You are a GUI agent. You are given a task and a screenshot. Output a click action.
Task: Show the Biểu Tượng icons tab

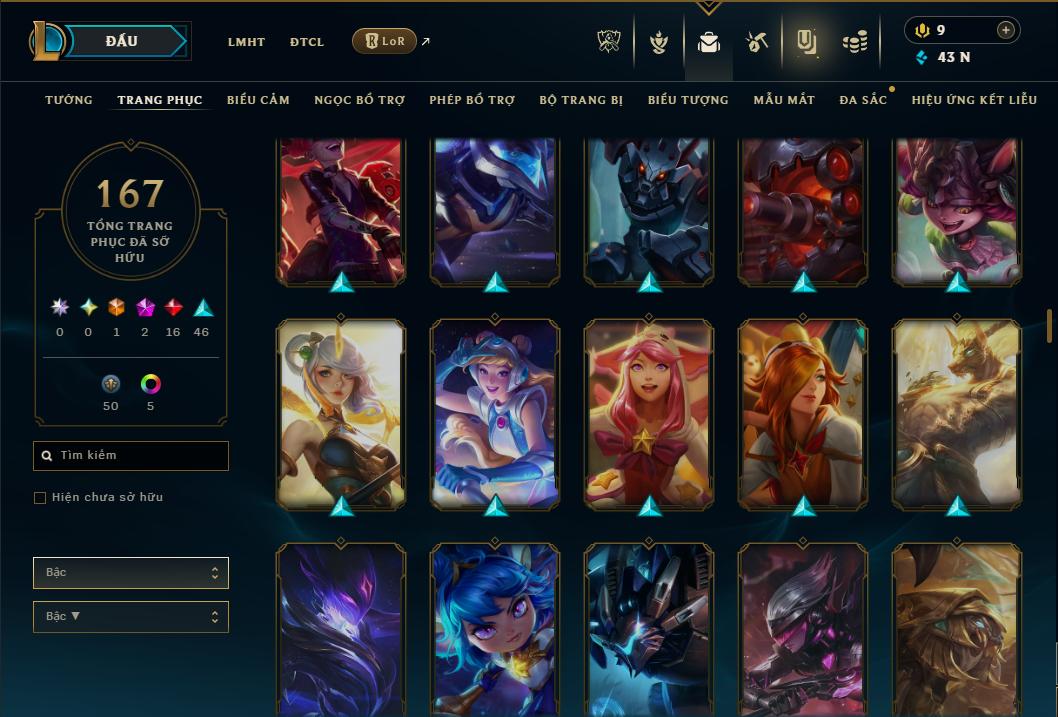[688, 100]
